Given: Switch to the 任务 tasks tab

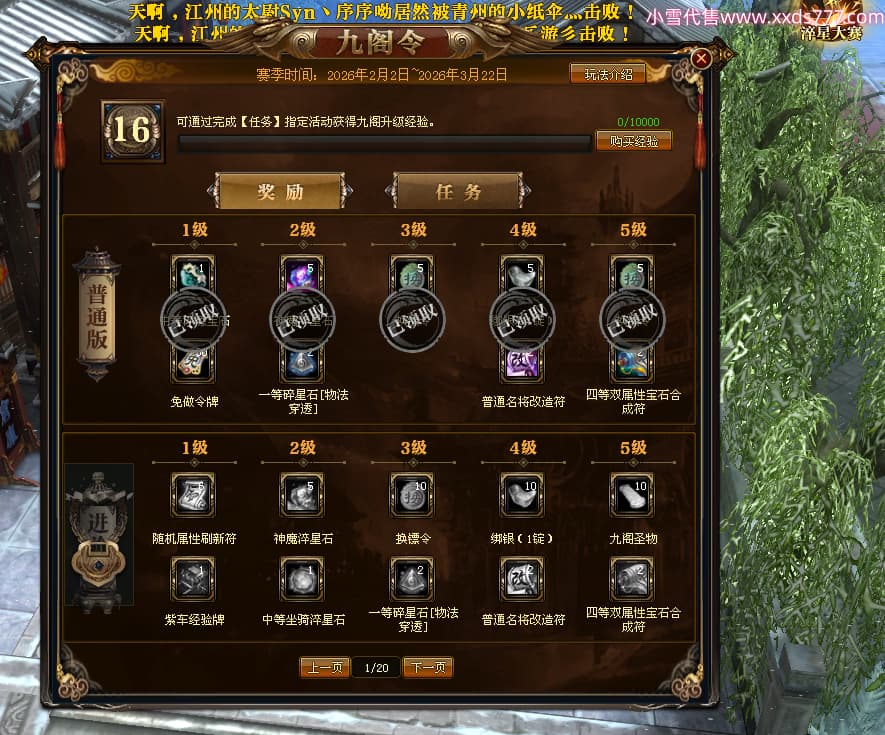Looking at the screenshot, I should 458,192.
